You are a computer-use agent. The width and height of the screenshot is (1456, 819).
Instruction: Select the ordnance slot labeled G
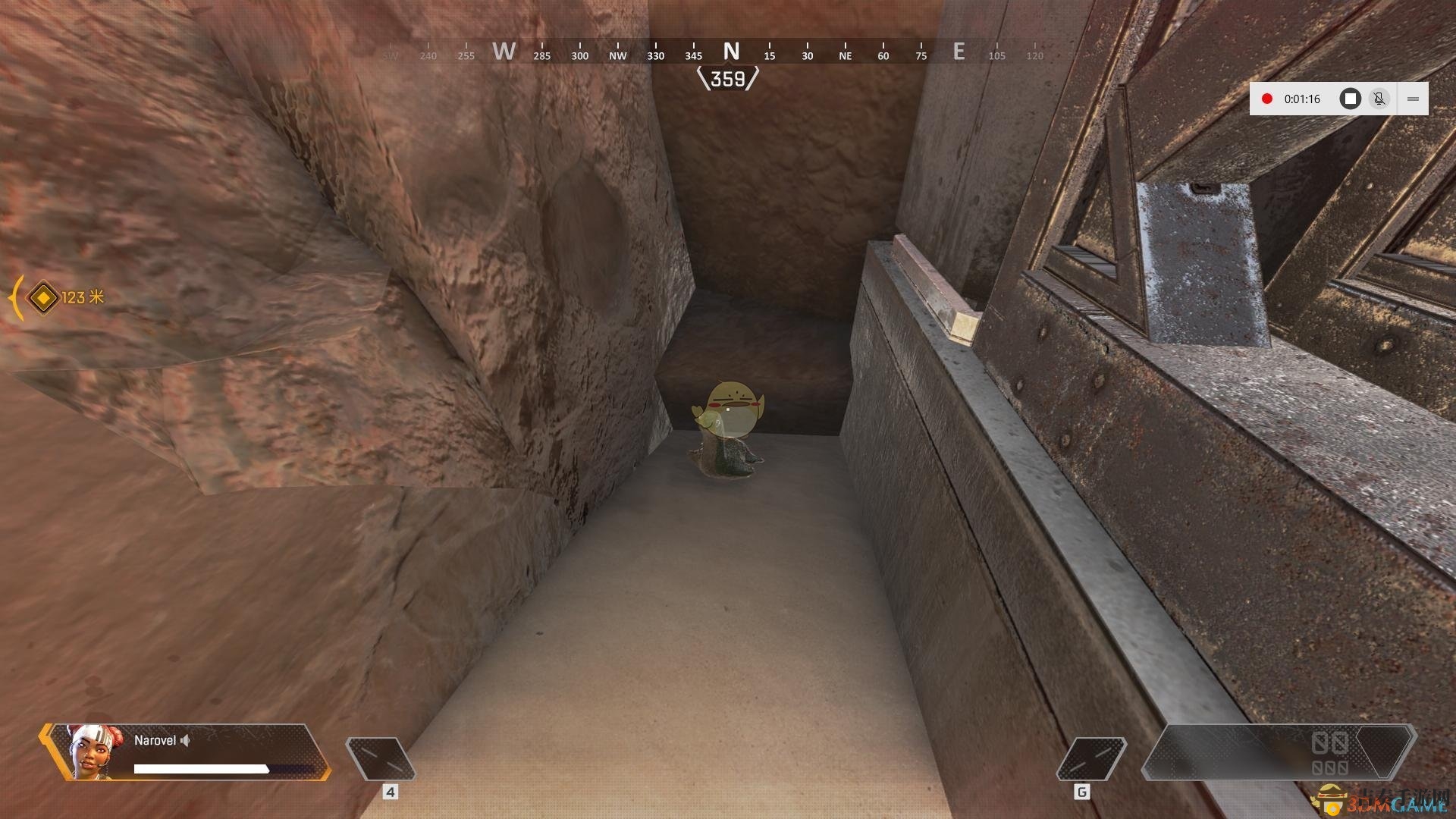pyautogui.click(x=1091, y=758)
